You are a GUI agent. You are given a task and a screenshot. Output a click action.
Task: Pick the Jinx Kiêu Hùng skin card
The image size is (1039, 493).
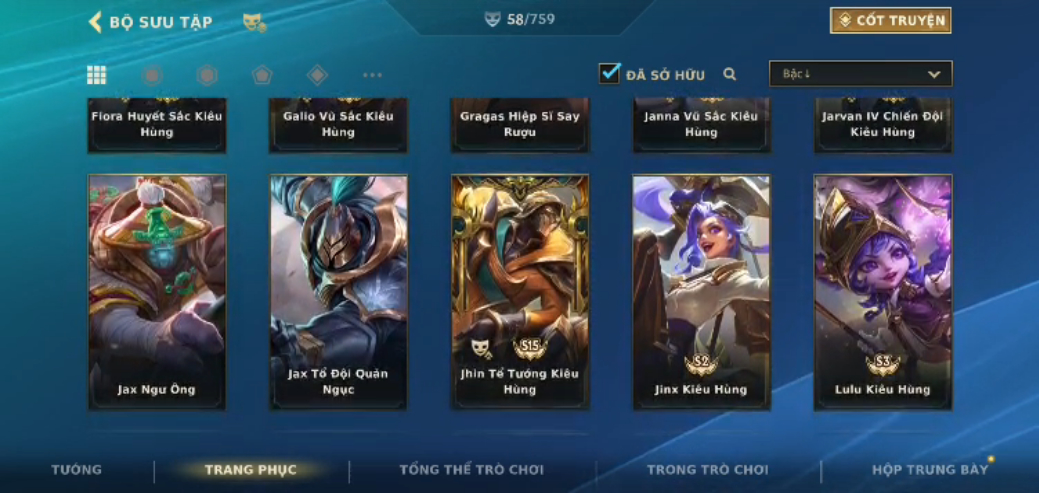coord(701,291)
